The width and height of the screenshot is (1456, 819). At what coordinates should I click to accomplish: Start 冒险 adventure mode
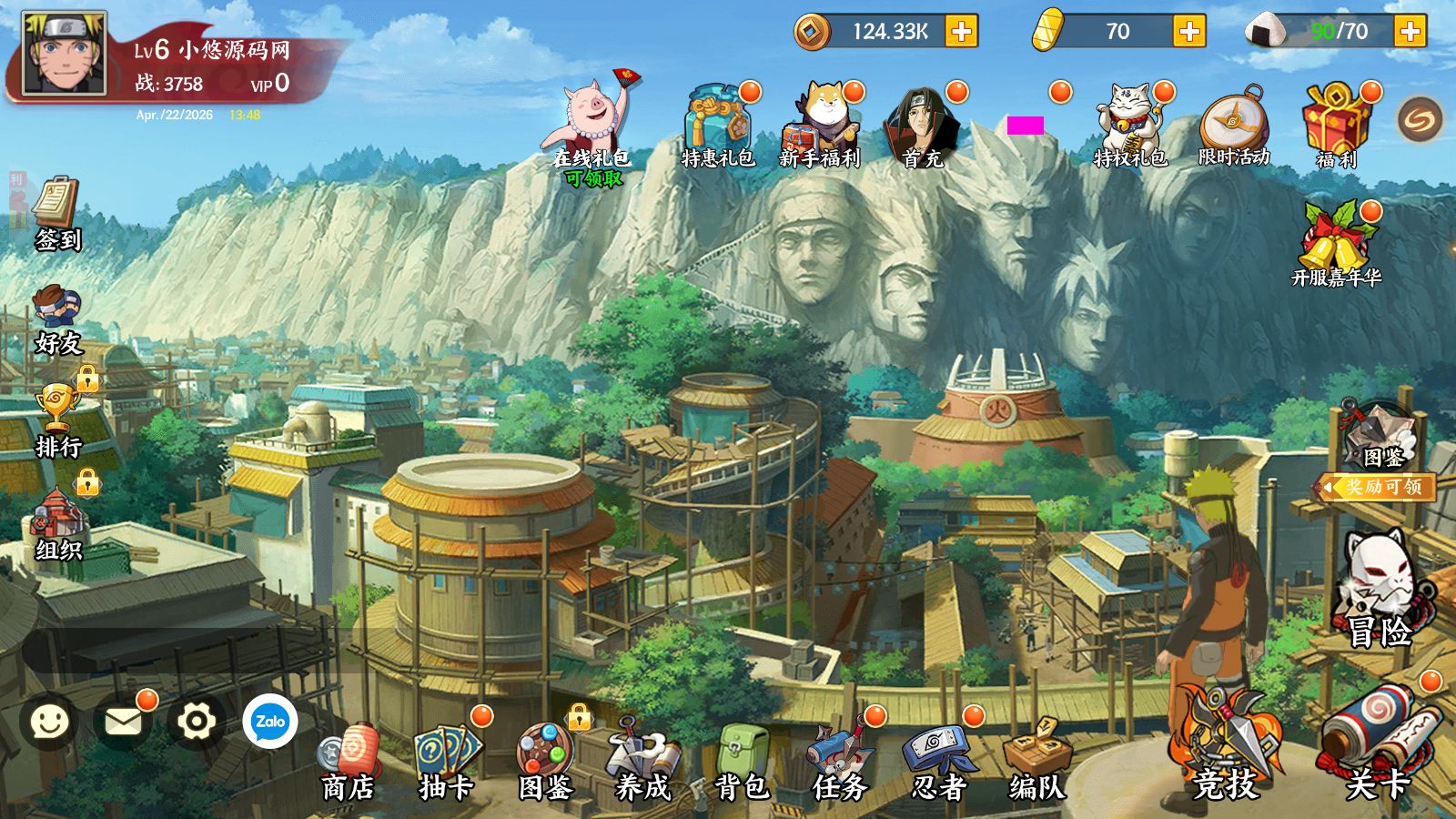tap(1380, 591)
